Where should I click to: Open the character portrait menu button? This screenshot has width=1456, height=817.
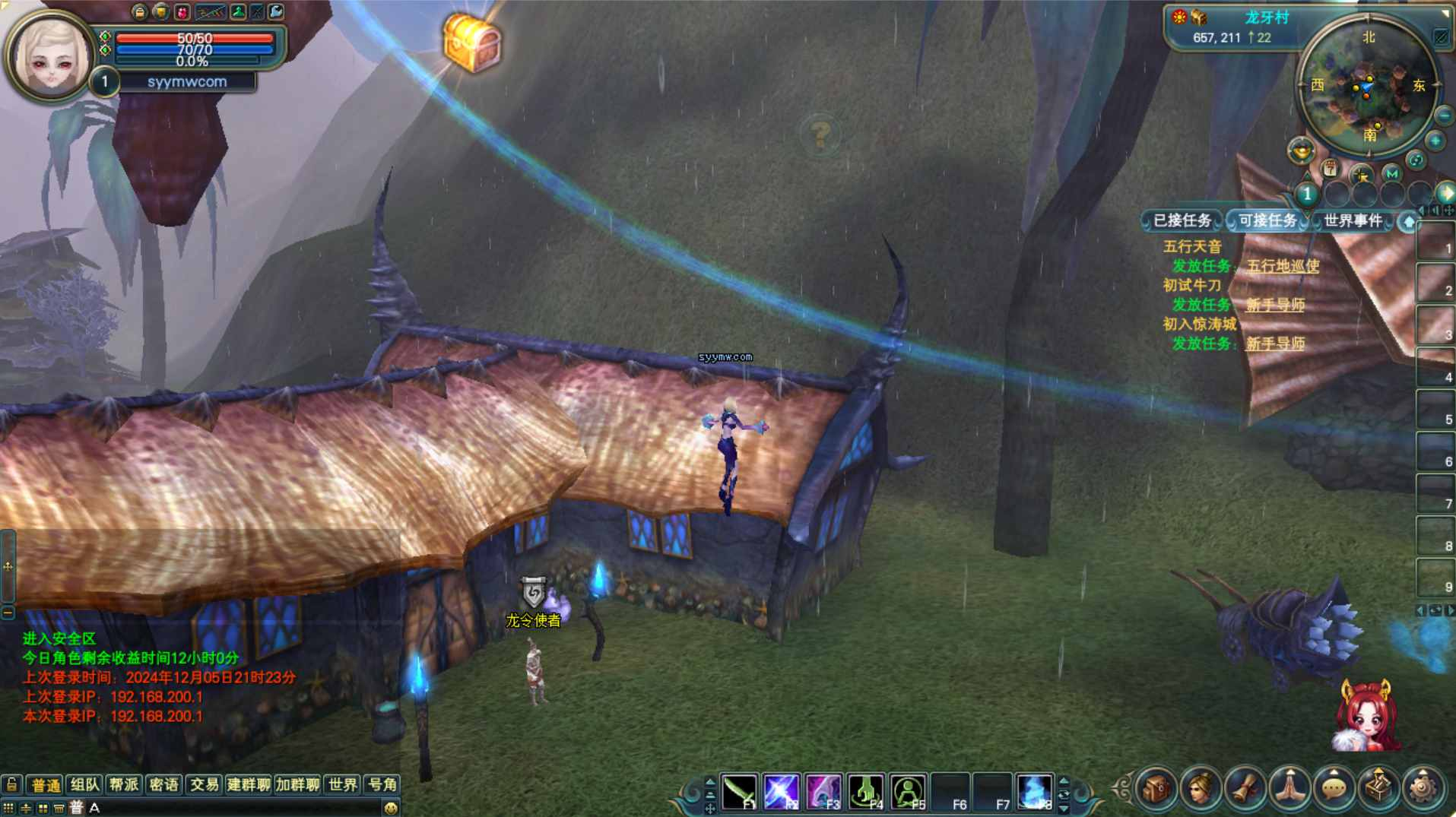1201,789
